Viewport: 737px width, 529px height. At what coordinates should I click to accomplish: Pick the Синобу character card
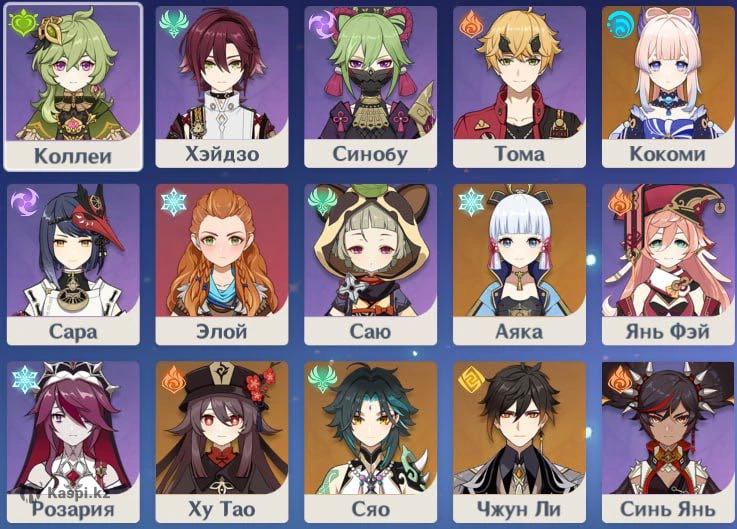point(370,86)
